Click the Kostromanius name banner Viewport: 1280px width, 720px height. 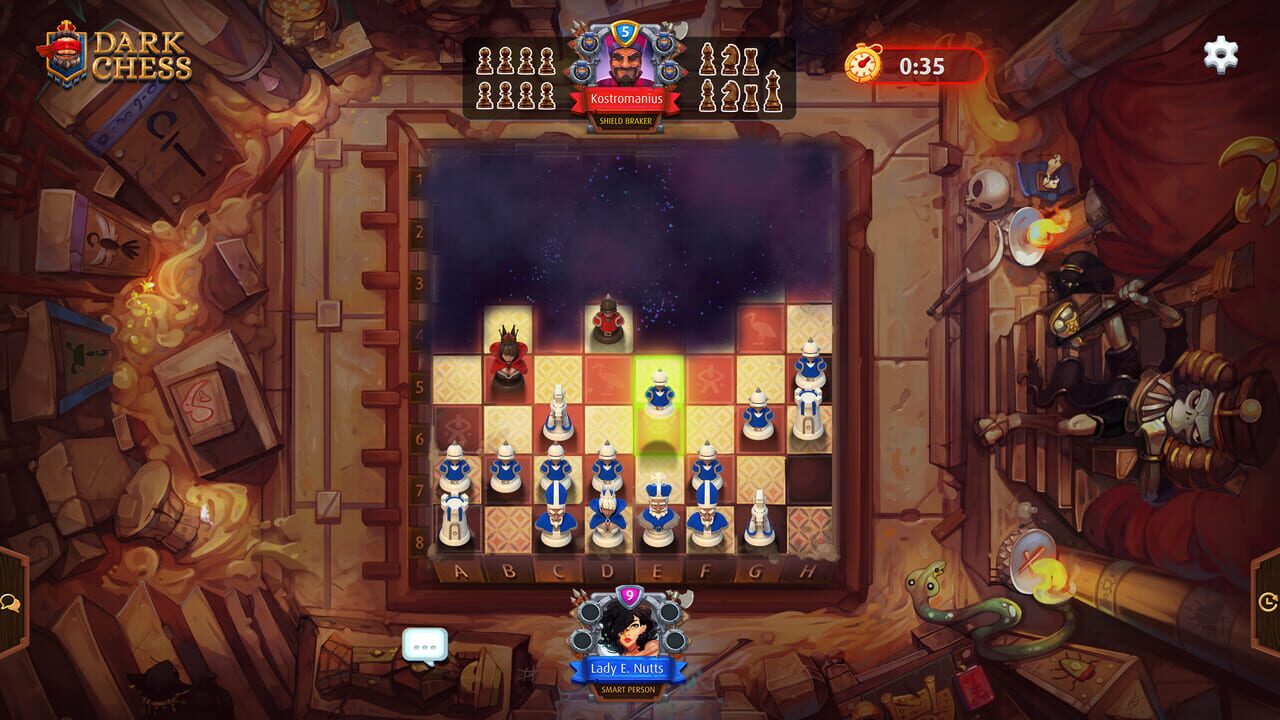(x=627, y=98)
